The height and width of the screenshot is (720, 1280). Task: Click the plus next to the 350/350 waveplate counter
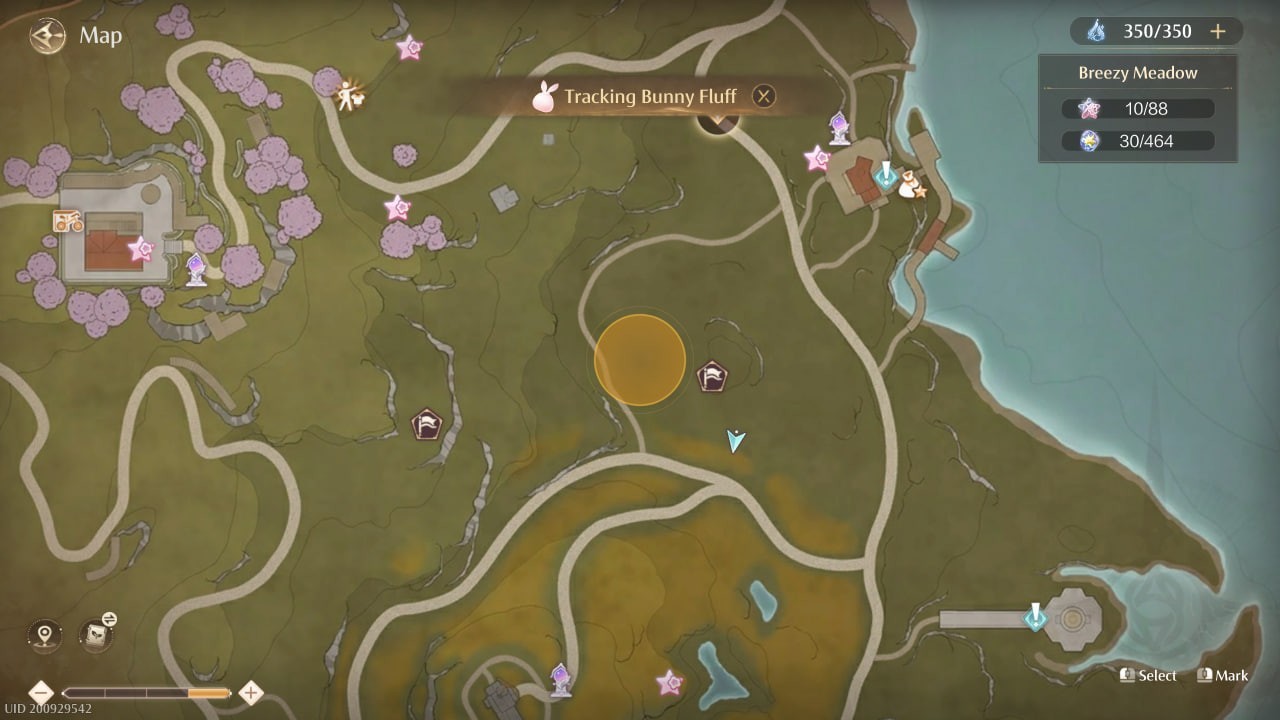pos(1218,31)
